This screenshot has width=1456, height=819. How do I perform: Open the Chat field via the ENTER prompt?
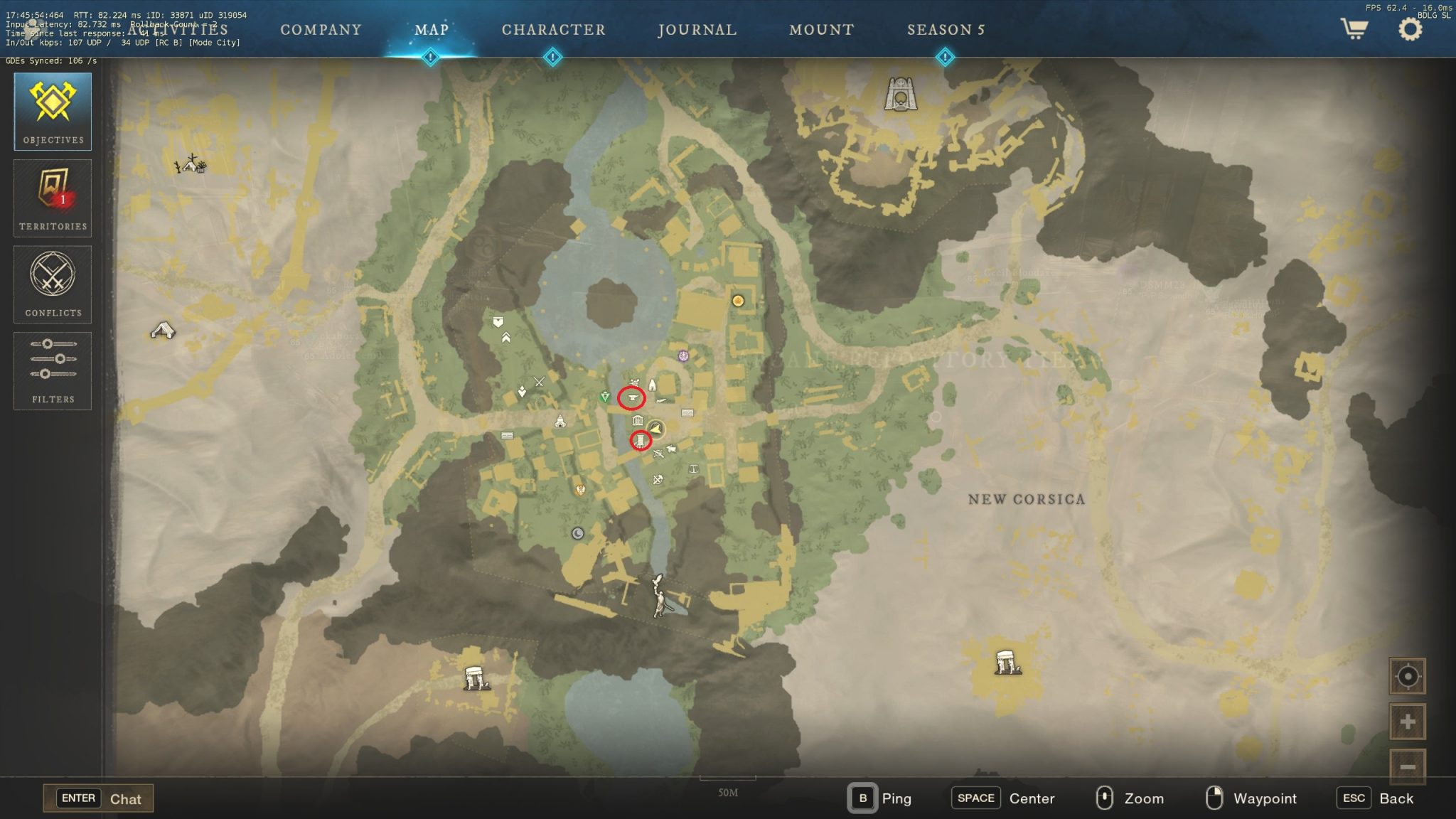(x=98, y=798)
